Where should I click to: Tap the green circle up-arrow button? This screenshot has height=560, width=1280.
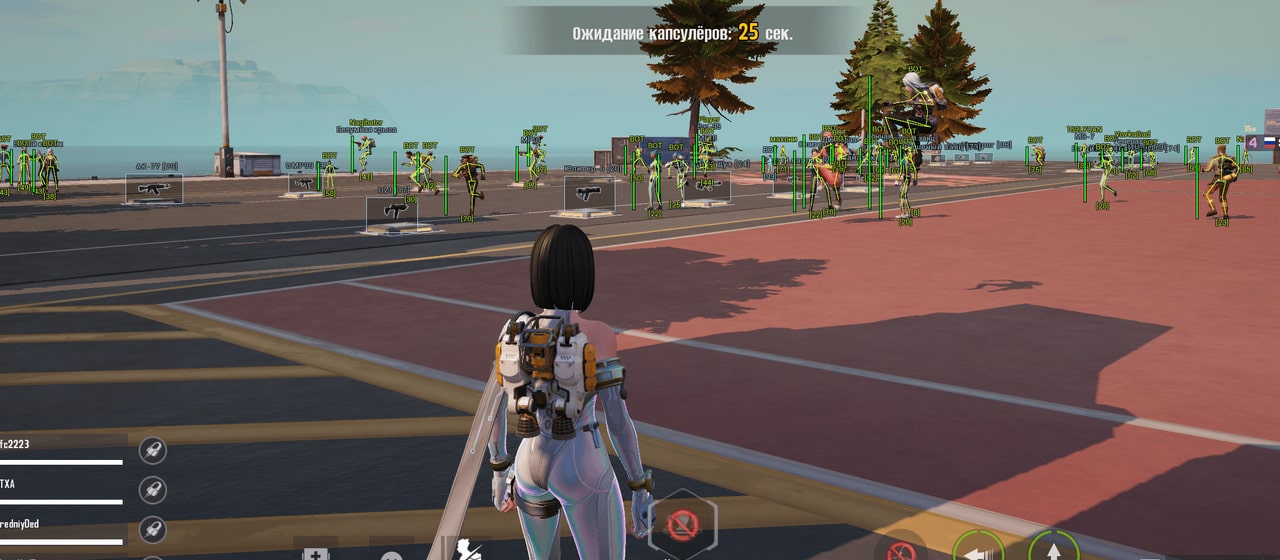click(1053, 549)
